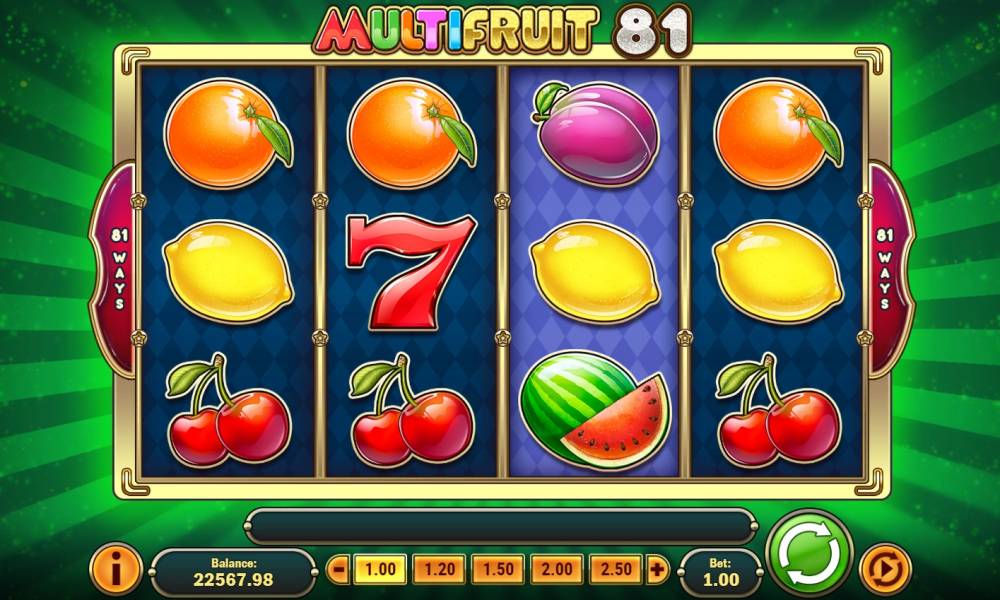
Task: Decrease the bet with minus button
Action: (338, 571)
